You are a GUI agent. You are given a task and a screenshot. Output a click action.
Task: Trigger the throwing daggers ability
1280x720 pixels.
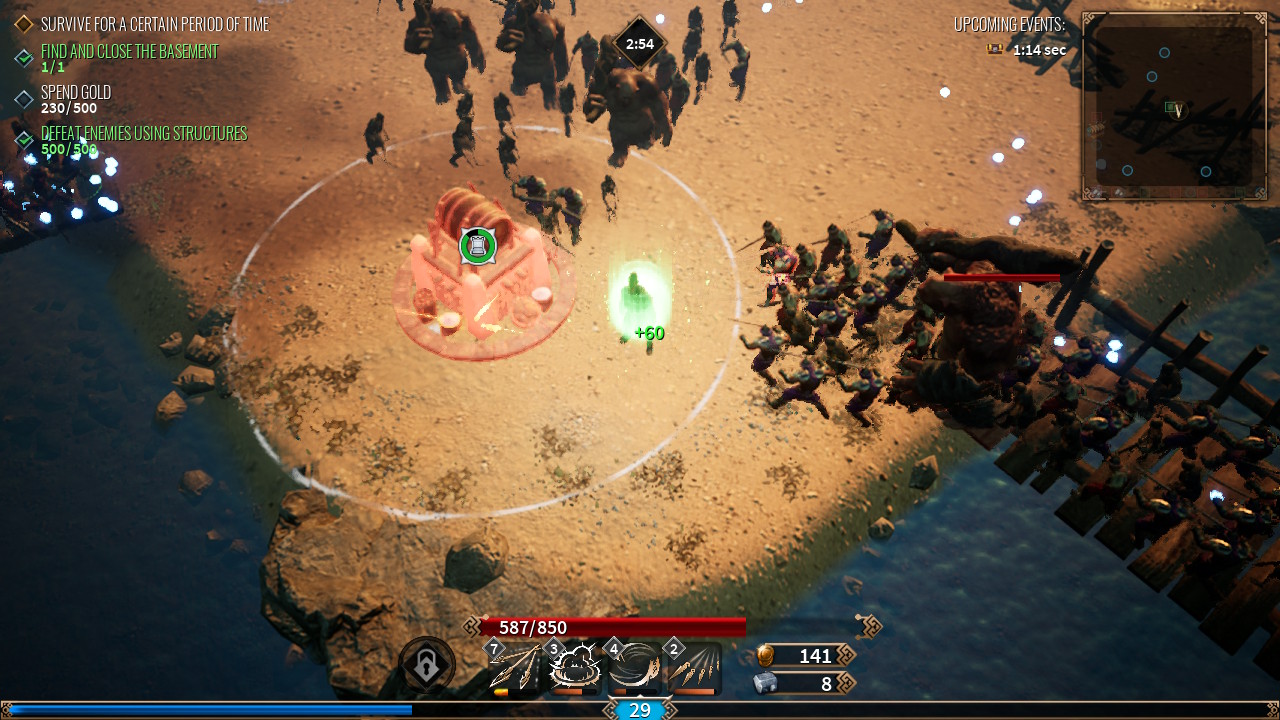(693, 666)
